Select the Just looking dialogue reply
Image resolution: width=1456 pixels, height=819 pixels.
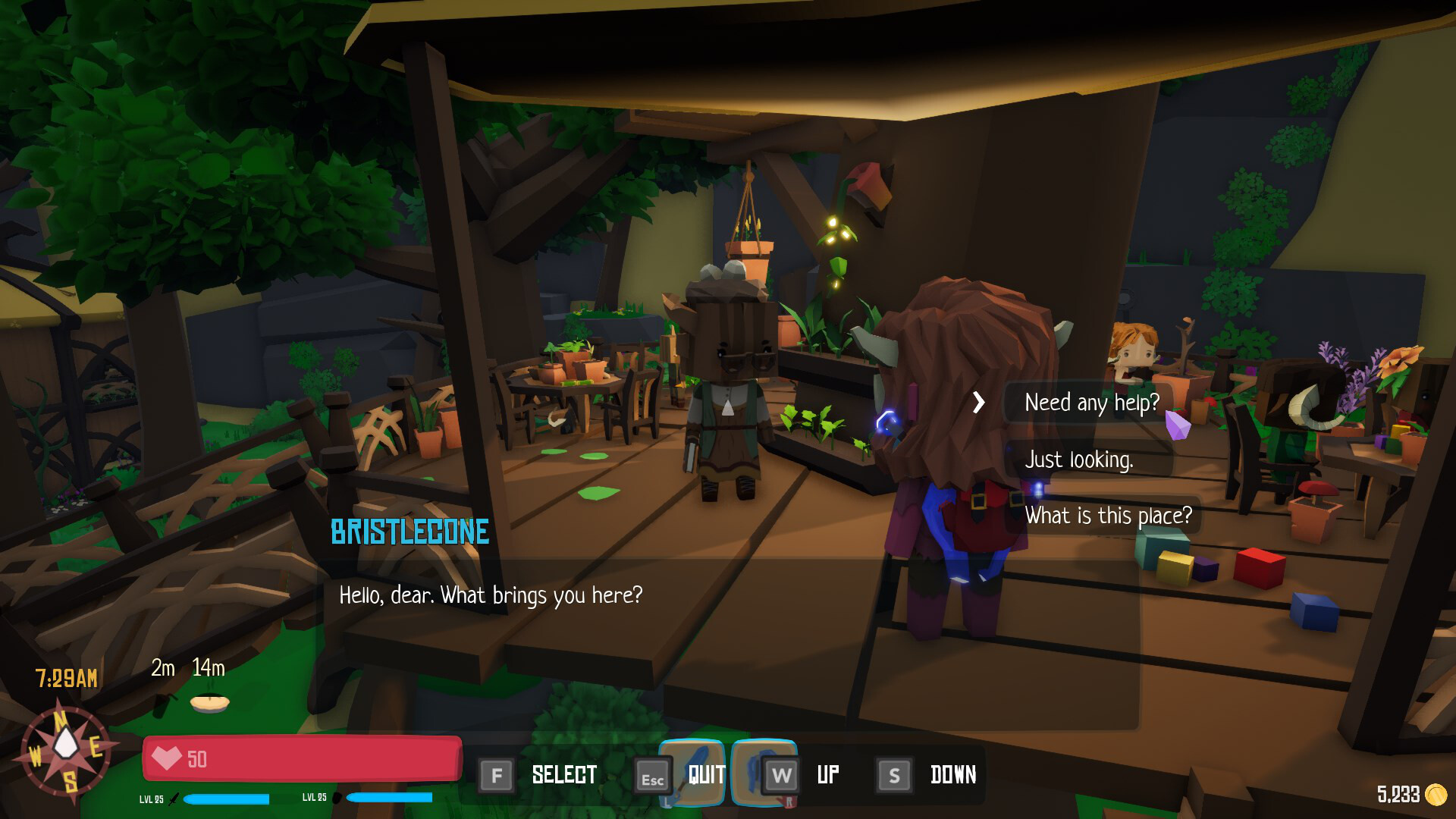pos(1080,459)
